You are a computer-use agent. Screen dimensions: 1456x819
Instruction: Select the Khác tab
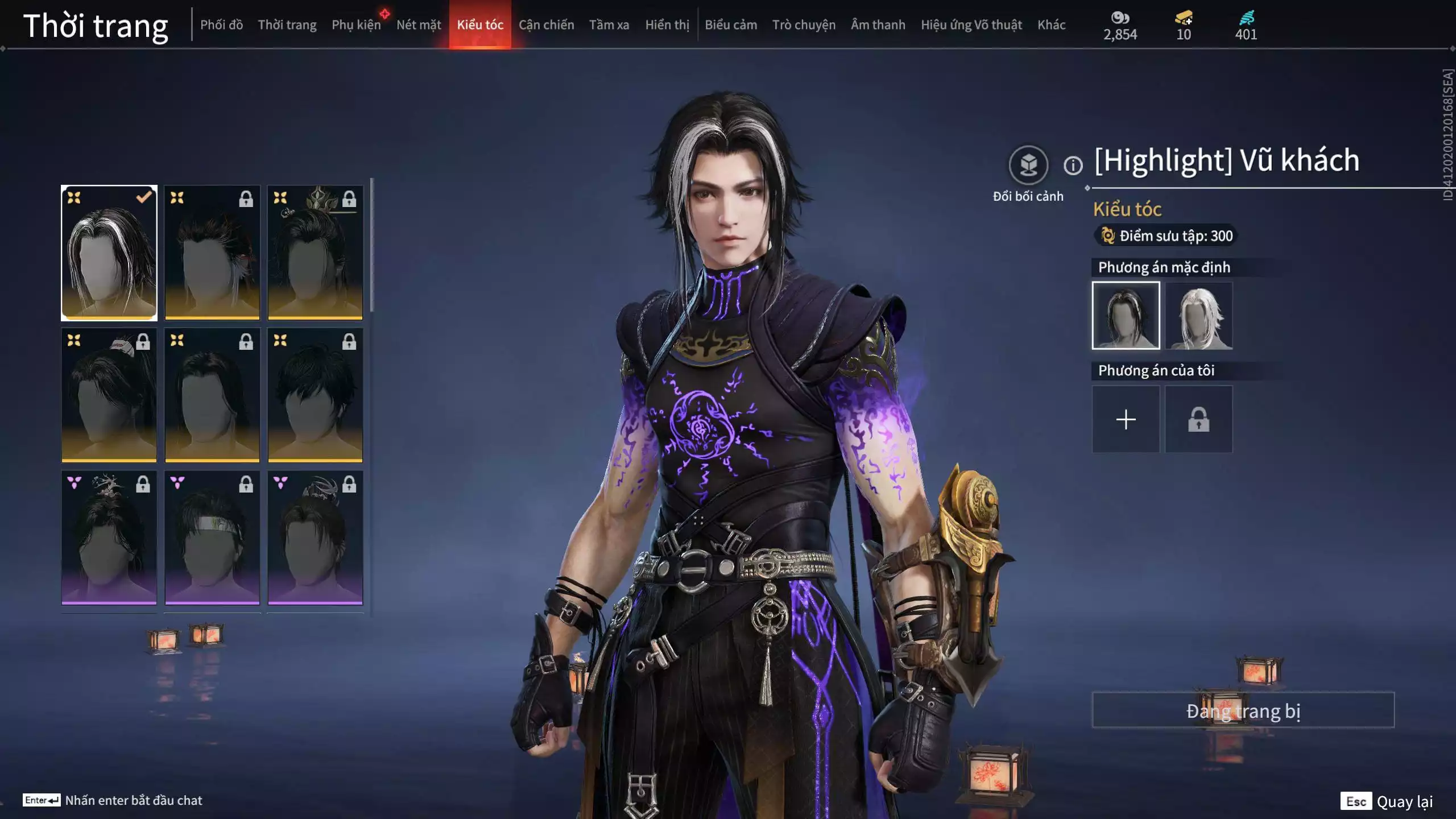coord(1051,25)
